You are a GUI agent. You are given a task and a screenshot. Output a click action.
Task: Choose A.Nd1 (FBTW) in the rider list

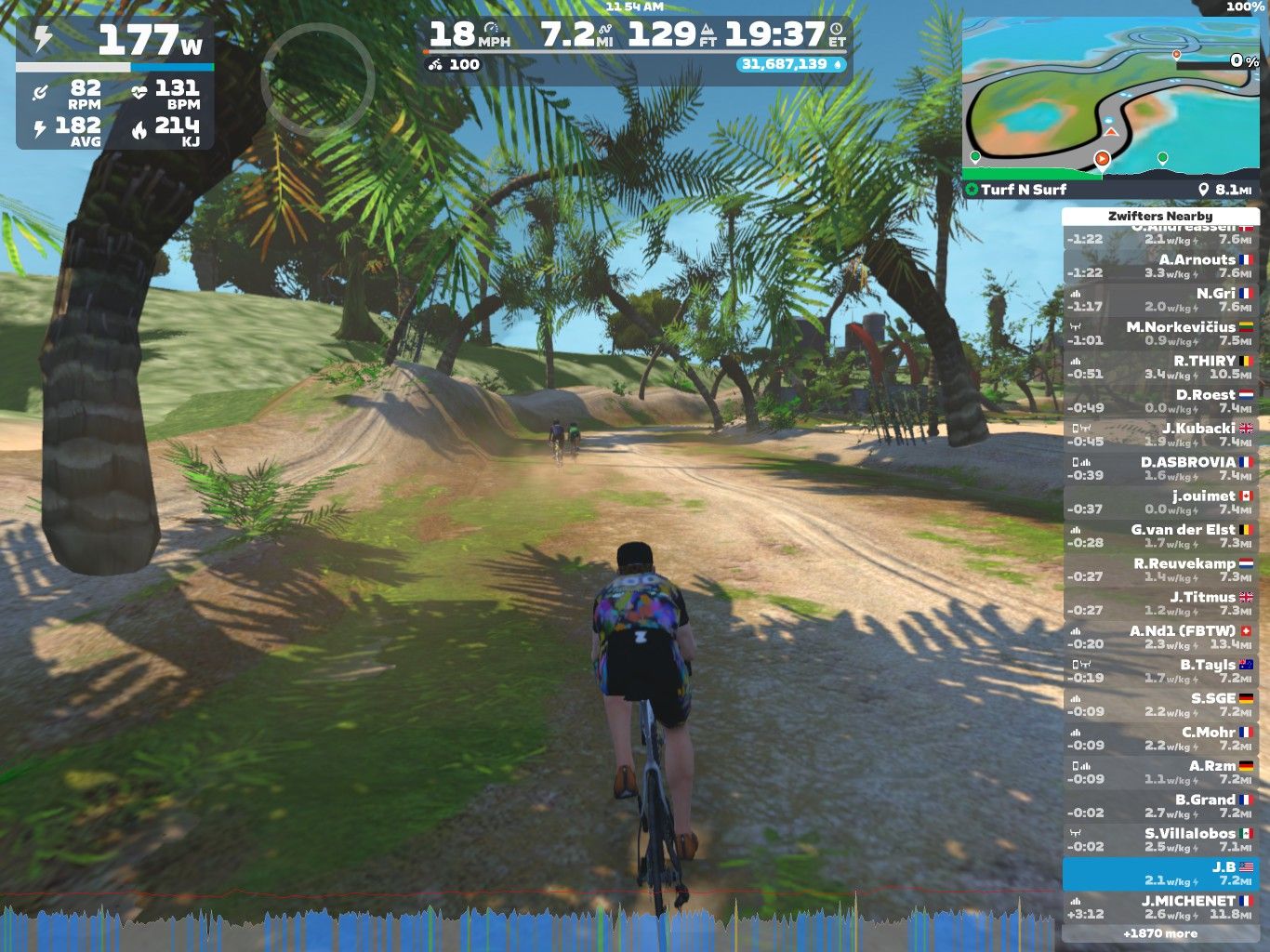(x=1160, y=638)
